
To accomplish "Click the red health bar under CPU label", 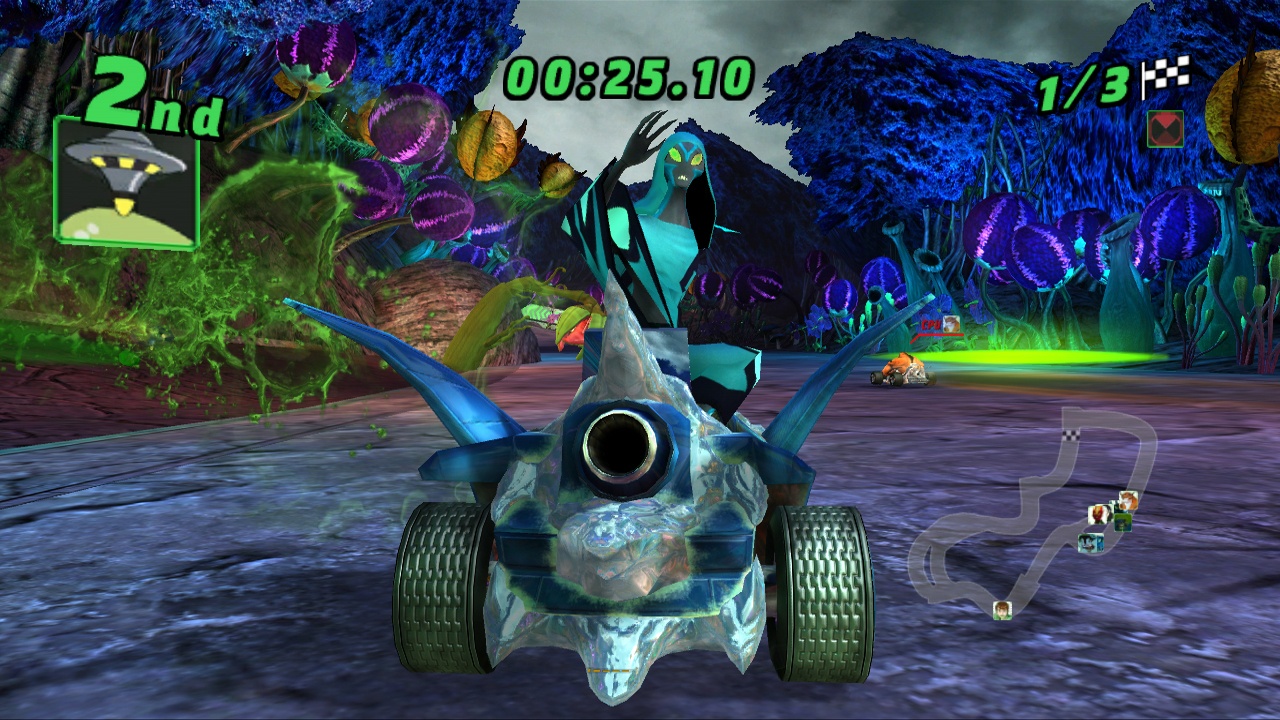I will point(940,334).
